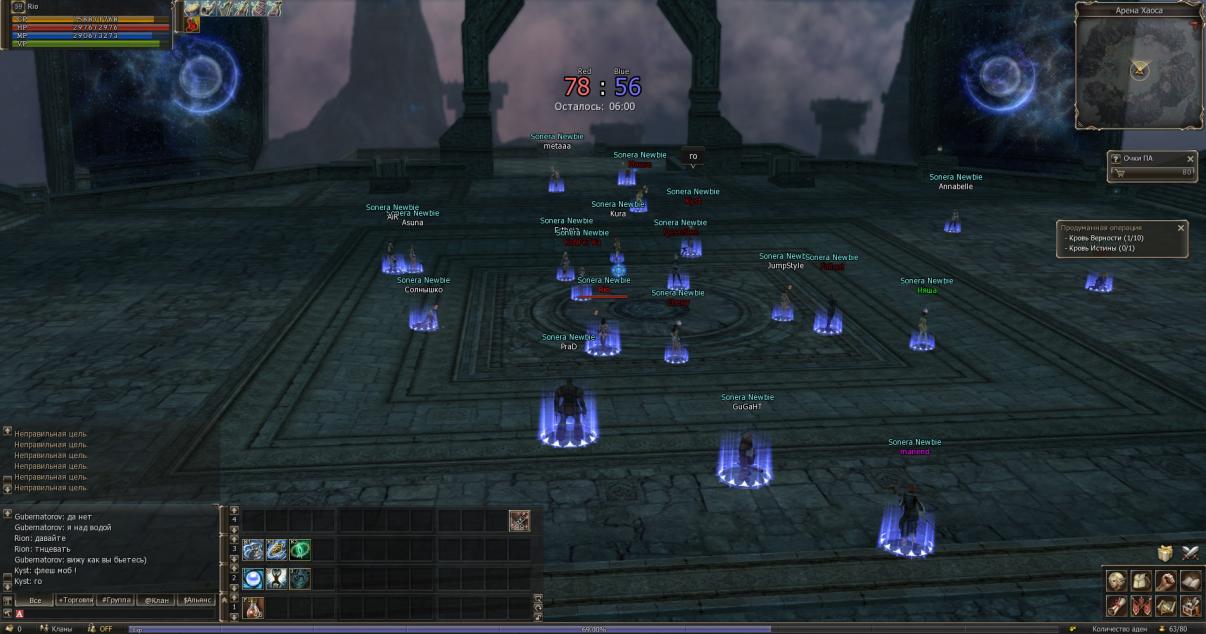Cast the green ring skill
The image size is (1206, 634).
coord(300,549)
